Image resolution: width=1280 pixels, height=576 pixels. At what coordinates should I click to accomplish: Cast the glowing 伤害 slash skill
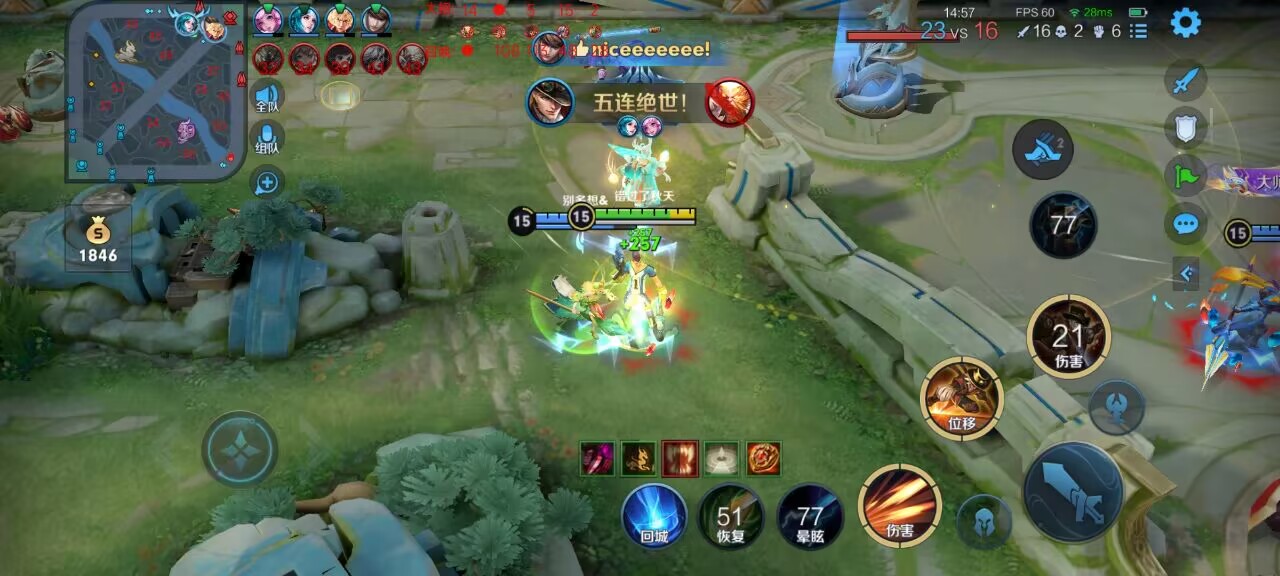click(x=900, y=505)
